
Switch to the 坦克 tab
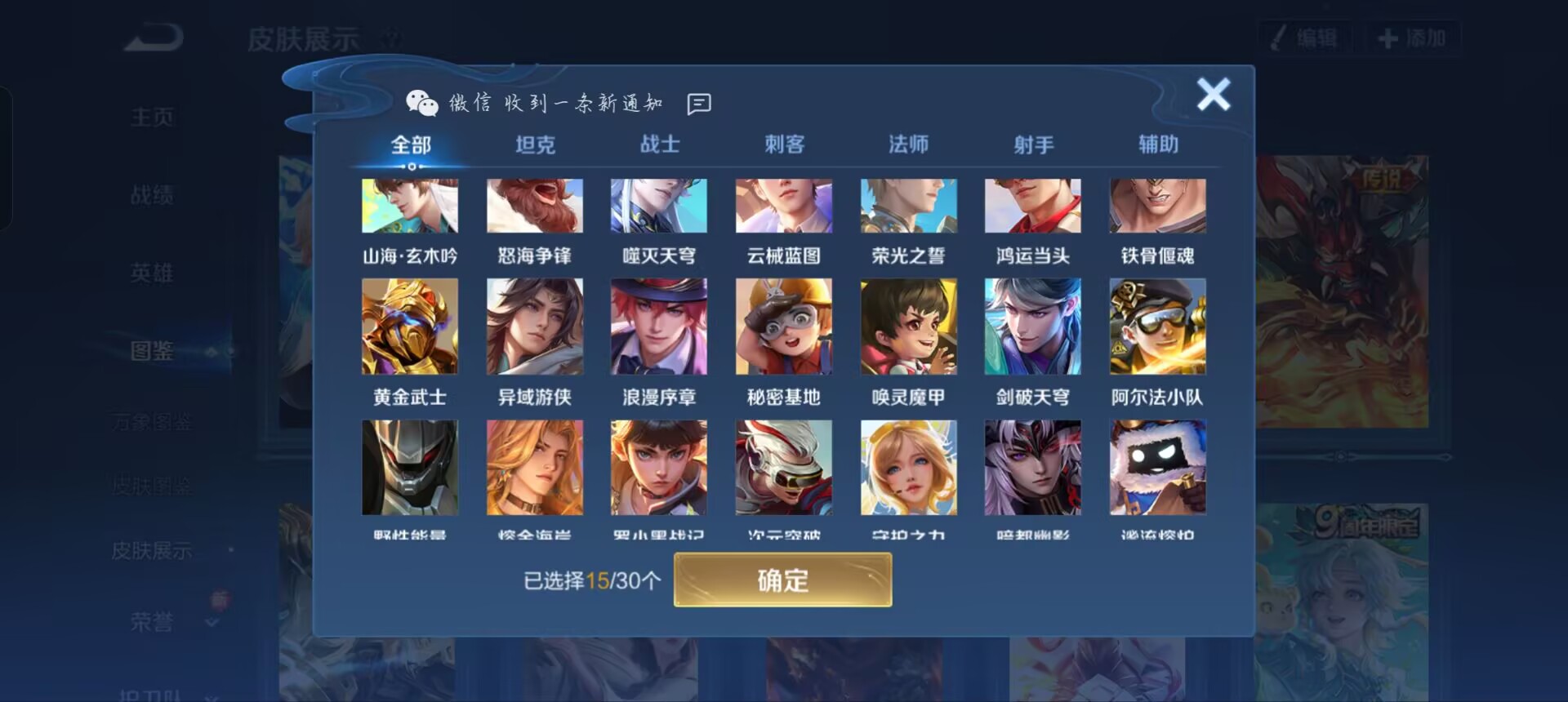coord(535,144)
